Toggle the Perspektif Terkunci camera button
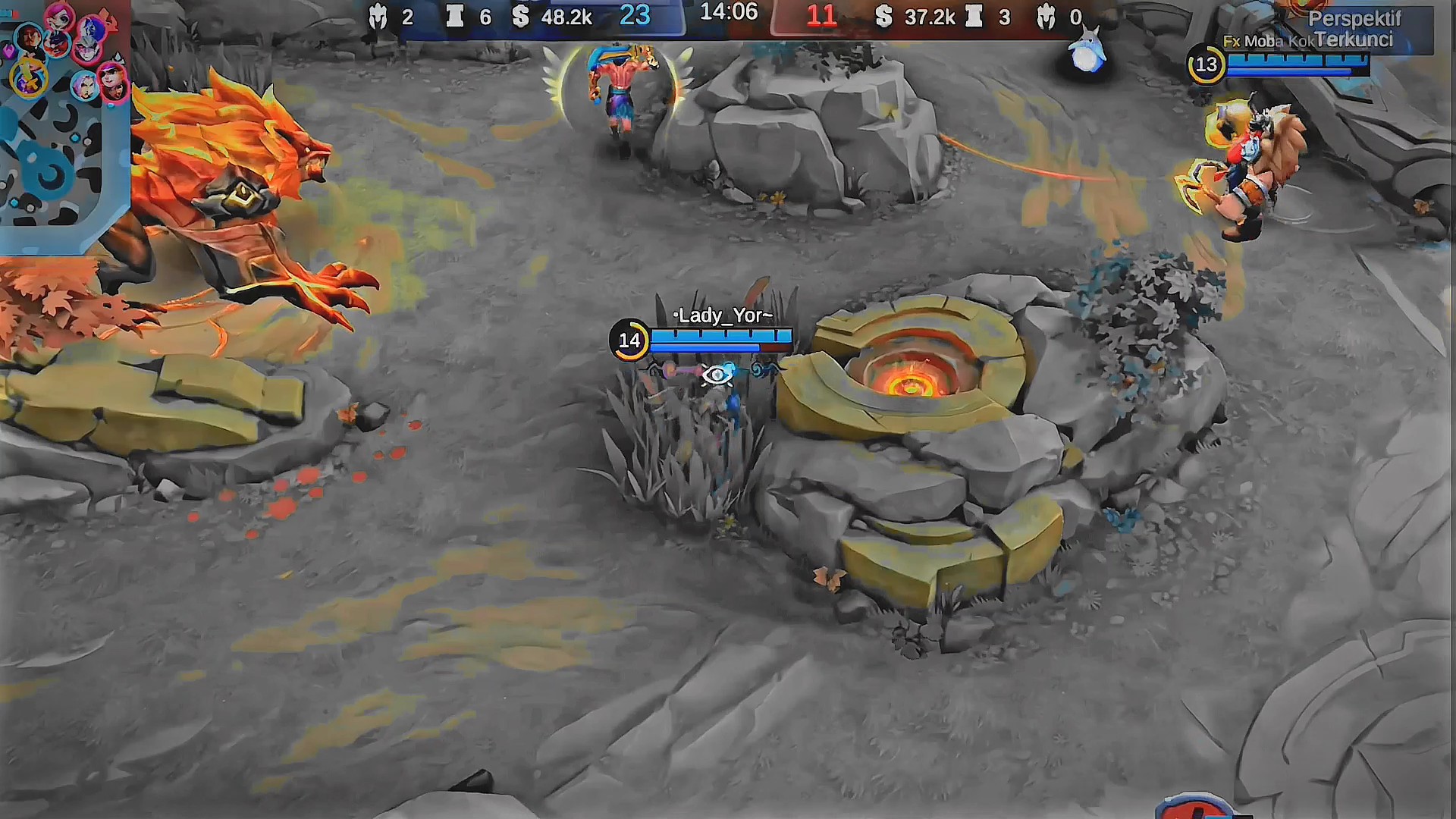Image resolution: width=1456 pixels, height=819 pixels. coord(1354,29)
